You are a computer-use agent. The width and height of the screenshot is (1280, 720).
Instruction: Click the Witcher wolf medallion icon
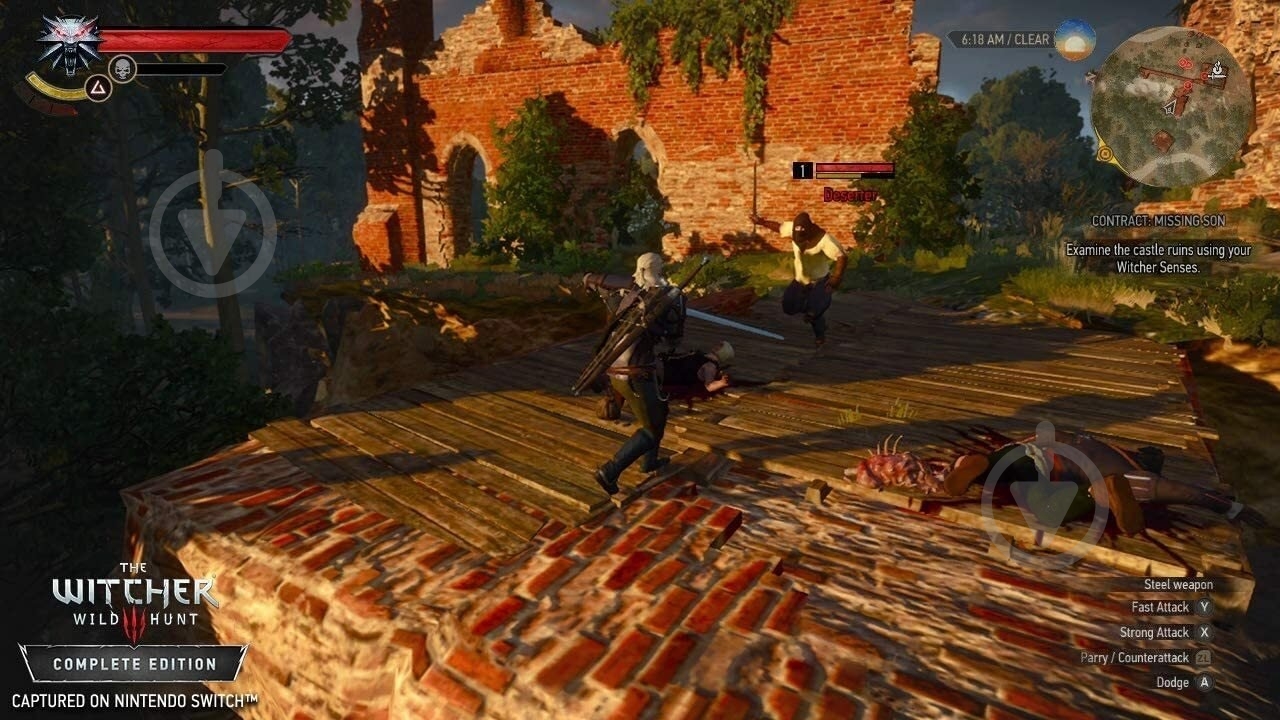tap(68, 44)
